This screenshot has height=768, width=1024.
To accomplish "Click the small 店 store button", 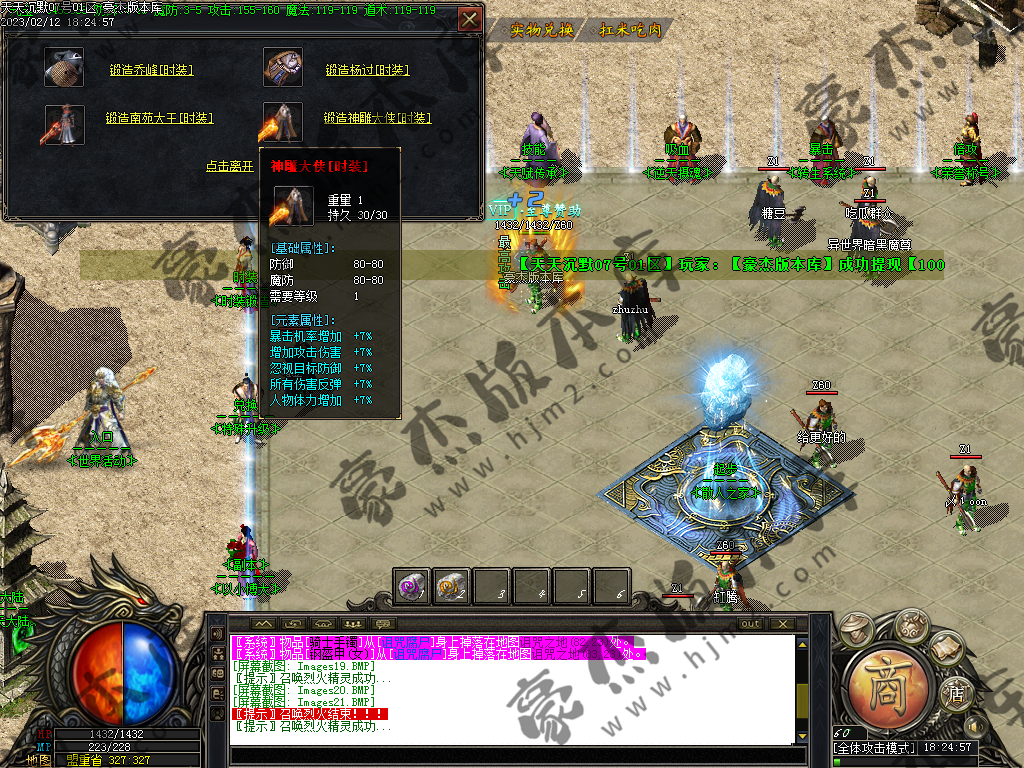I will coord(955,694).
